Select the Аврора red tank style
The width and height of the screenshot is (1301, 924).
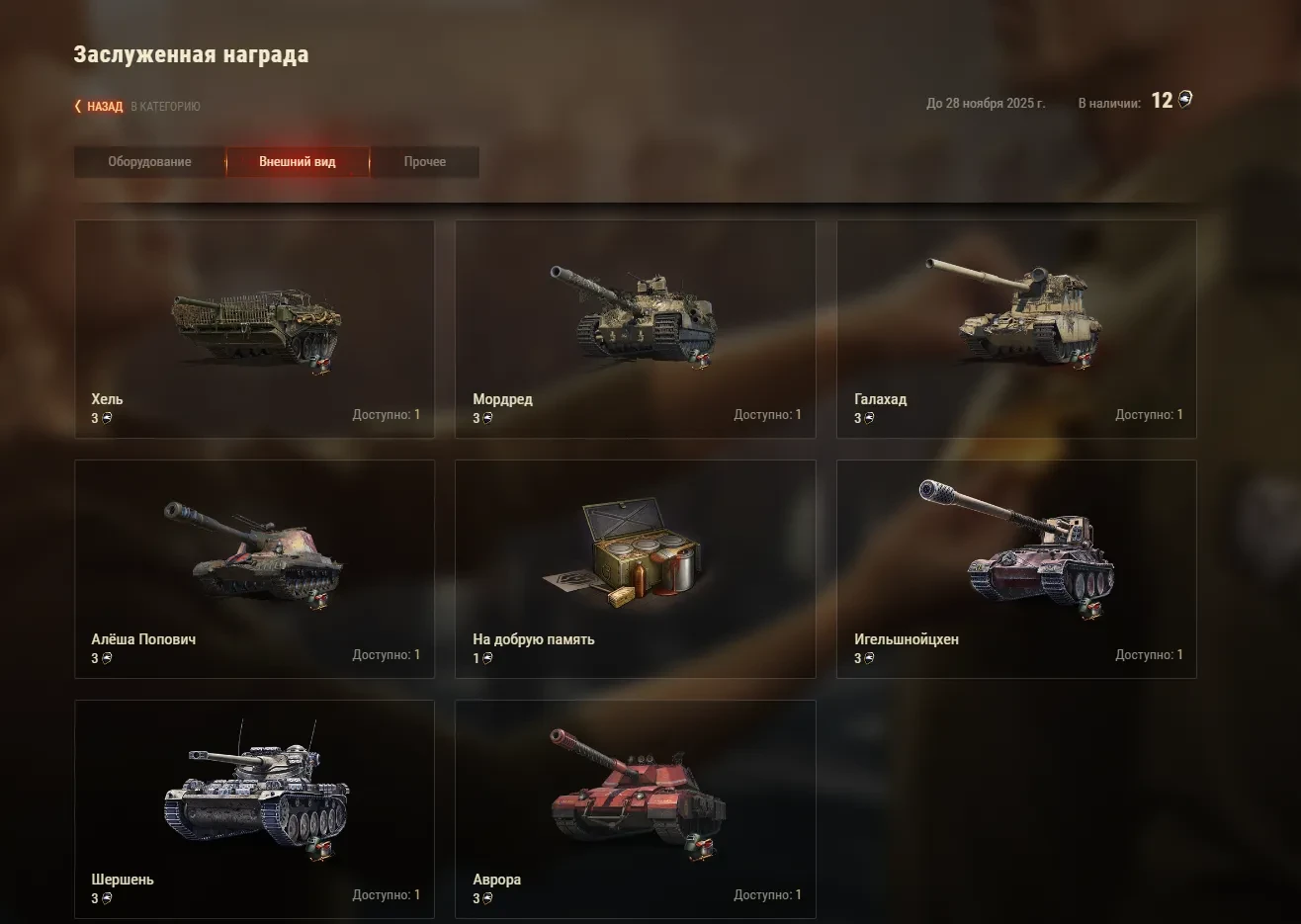pos(635,809)
